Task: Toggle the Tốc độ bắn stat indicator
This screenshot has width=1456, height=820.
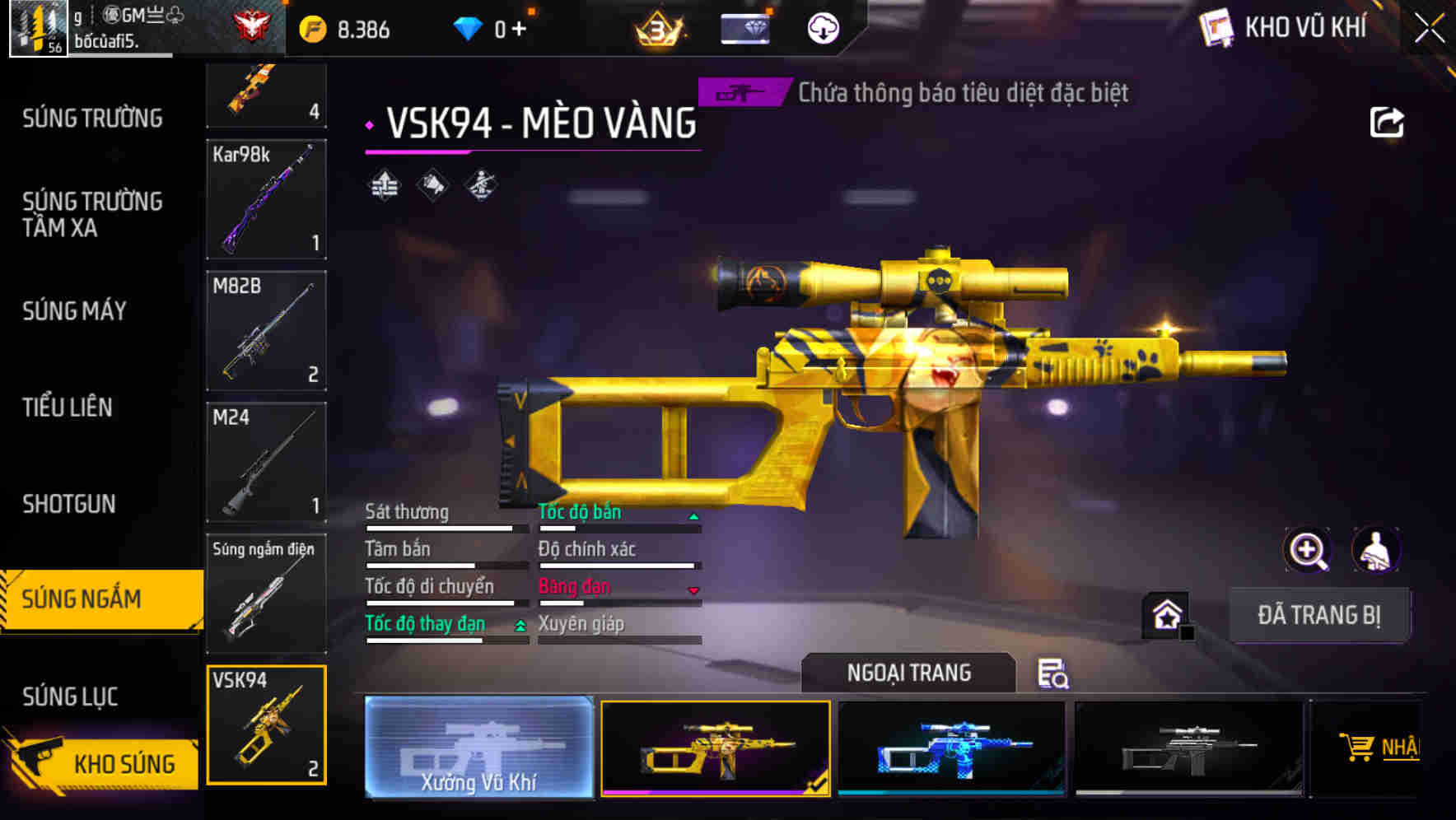Action: click(x=693, y=516)
